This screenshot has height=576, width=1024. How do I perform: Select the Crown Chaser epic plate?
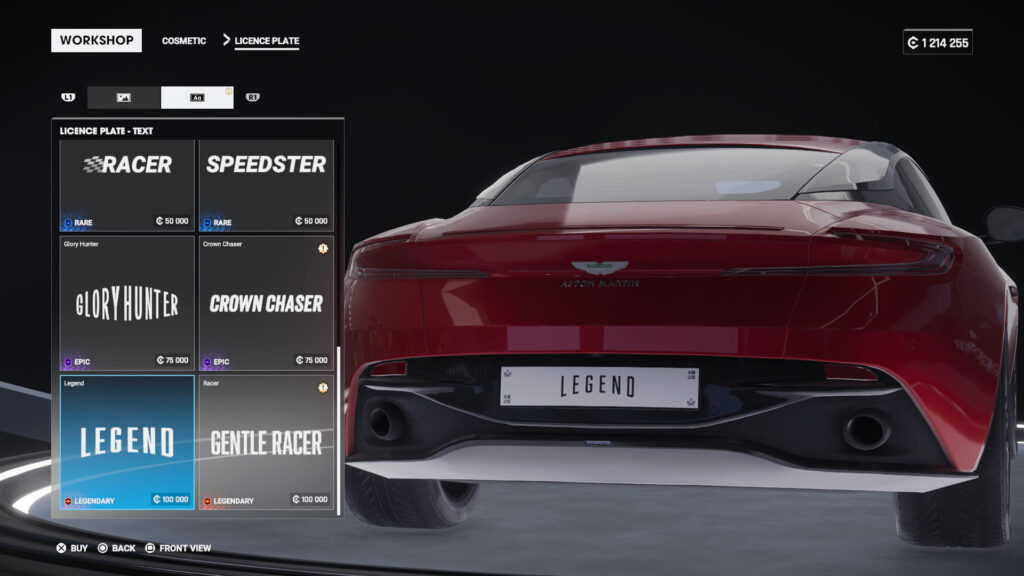coord(266,303)
